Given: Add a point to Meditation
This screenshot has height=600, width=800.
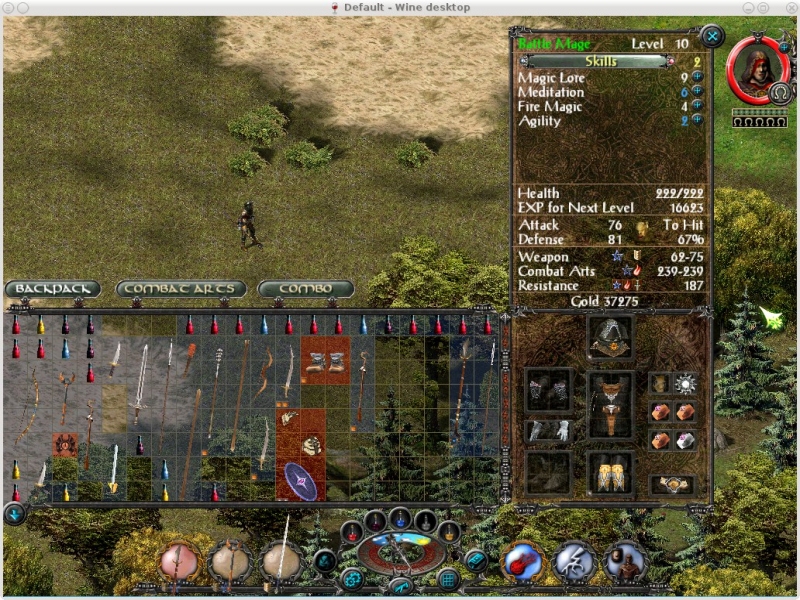Looking at the screenshot, I should (x=697, y=91).
